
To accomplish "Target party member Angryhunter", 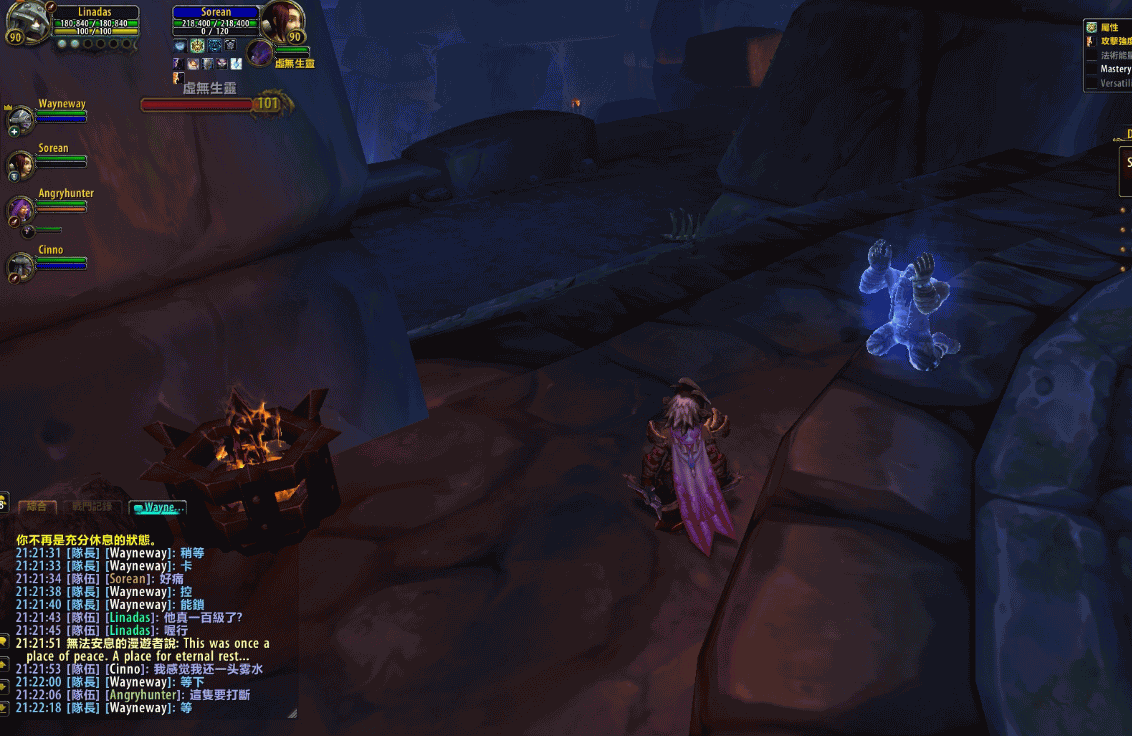I will (21, 209).
